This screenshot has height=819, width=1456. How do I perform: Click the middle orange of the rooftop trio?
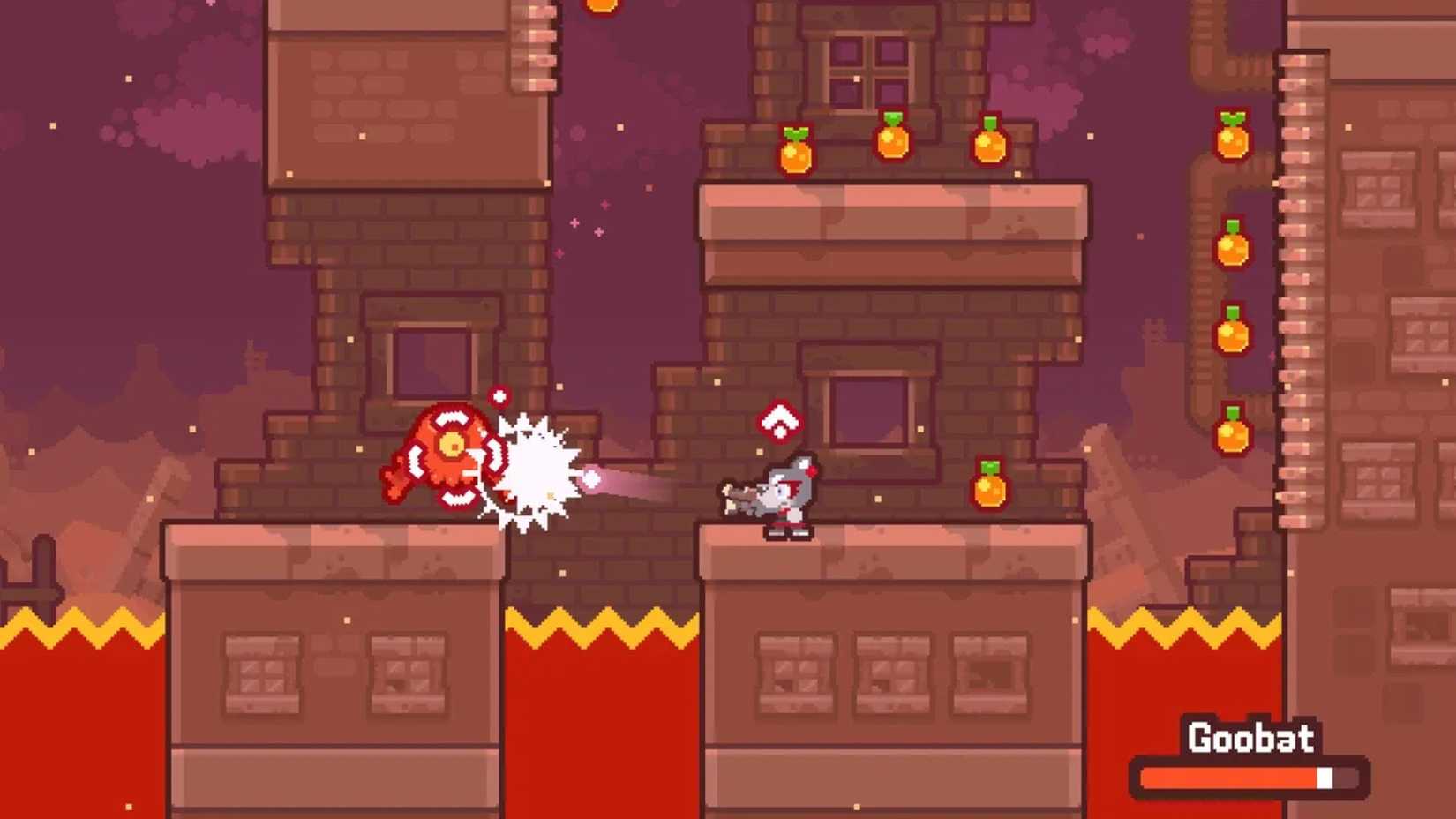click(891, 141)
